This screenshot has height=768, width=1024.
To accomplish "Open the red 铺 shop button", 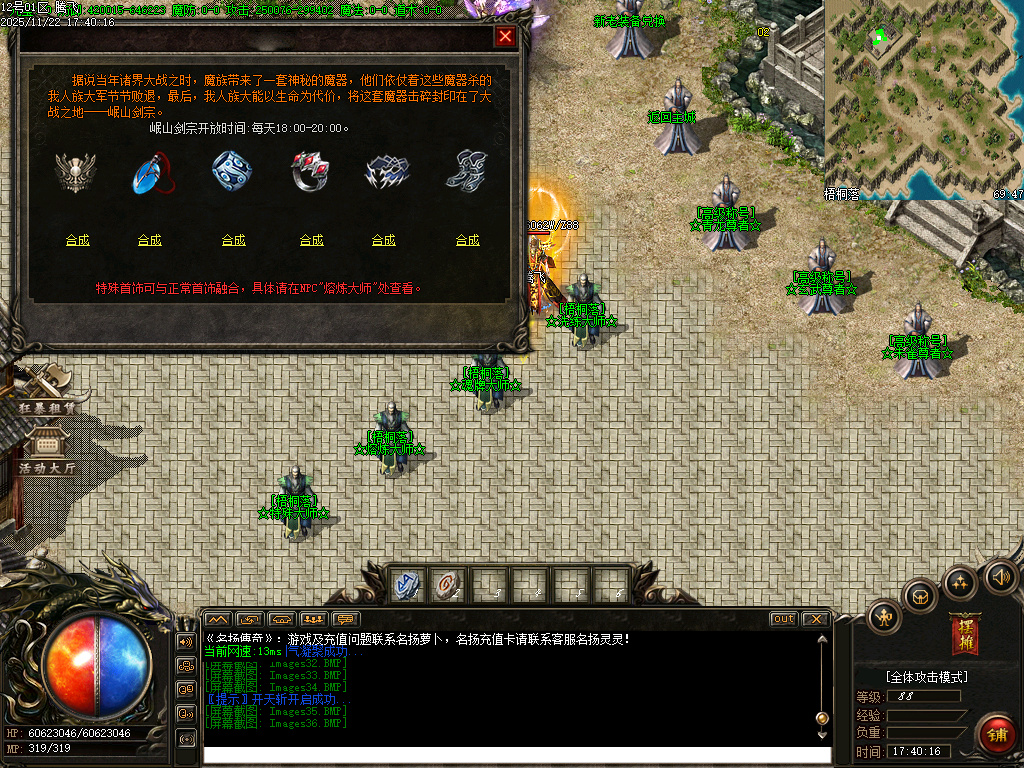I will (x=995, y=735).
